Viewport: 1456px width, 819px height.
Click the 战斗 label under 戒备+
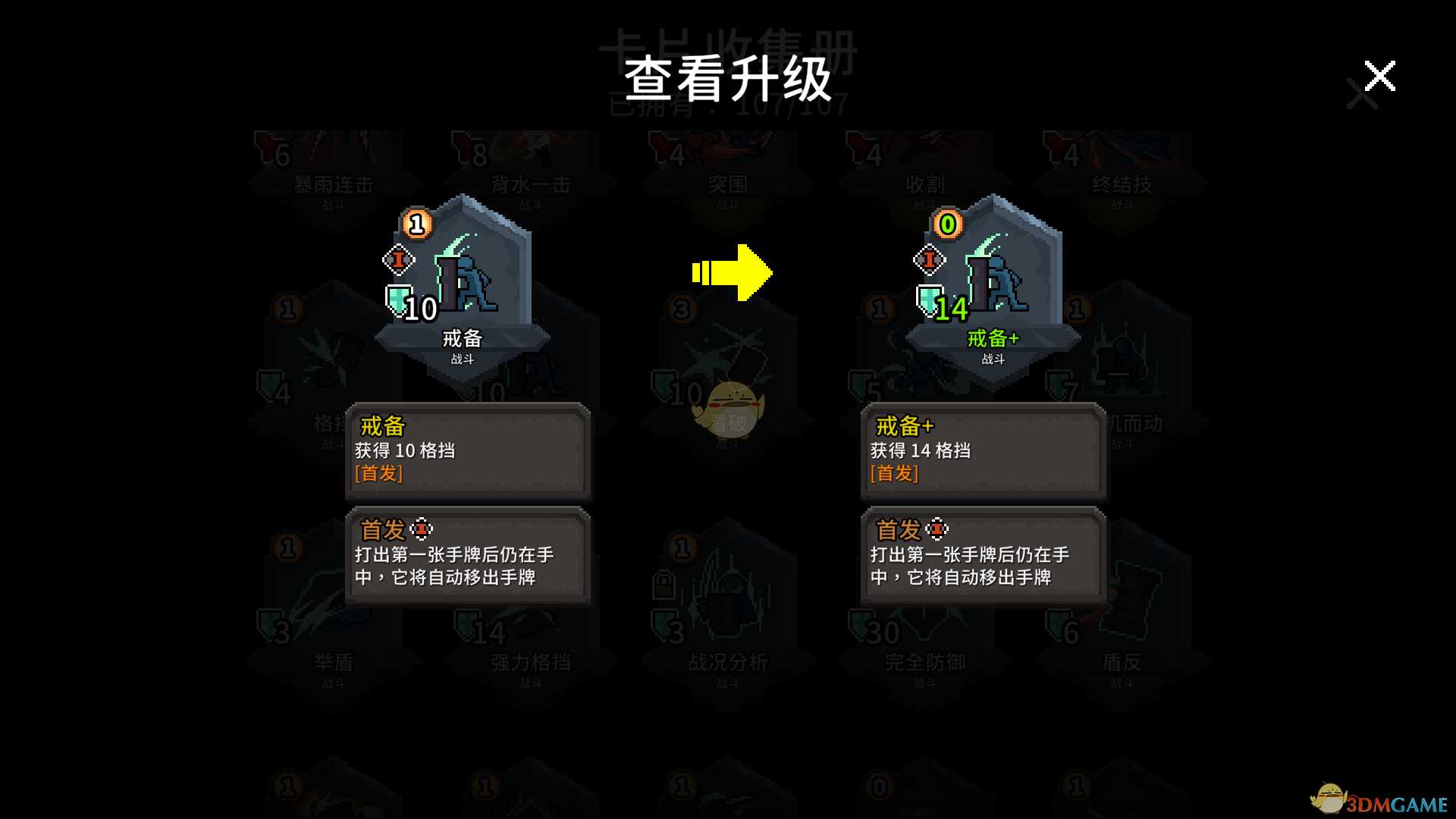(992, 359)
